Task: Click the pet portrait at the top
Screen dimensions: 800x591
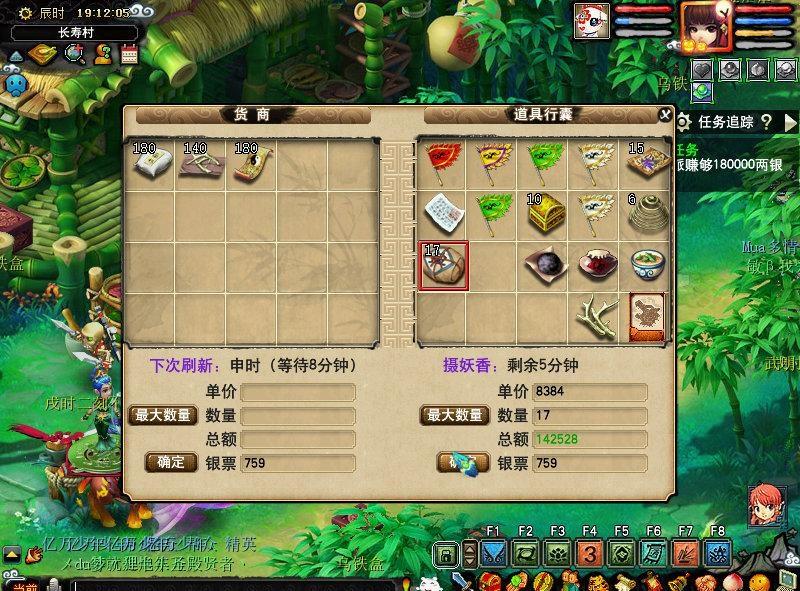Action: (x=591, y=22)
